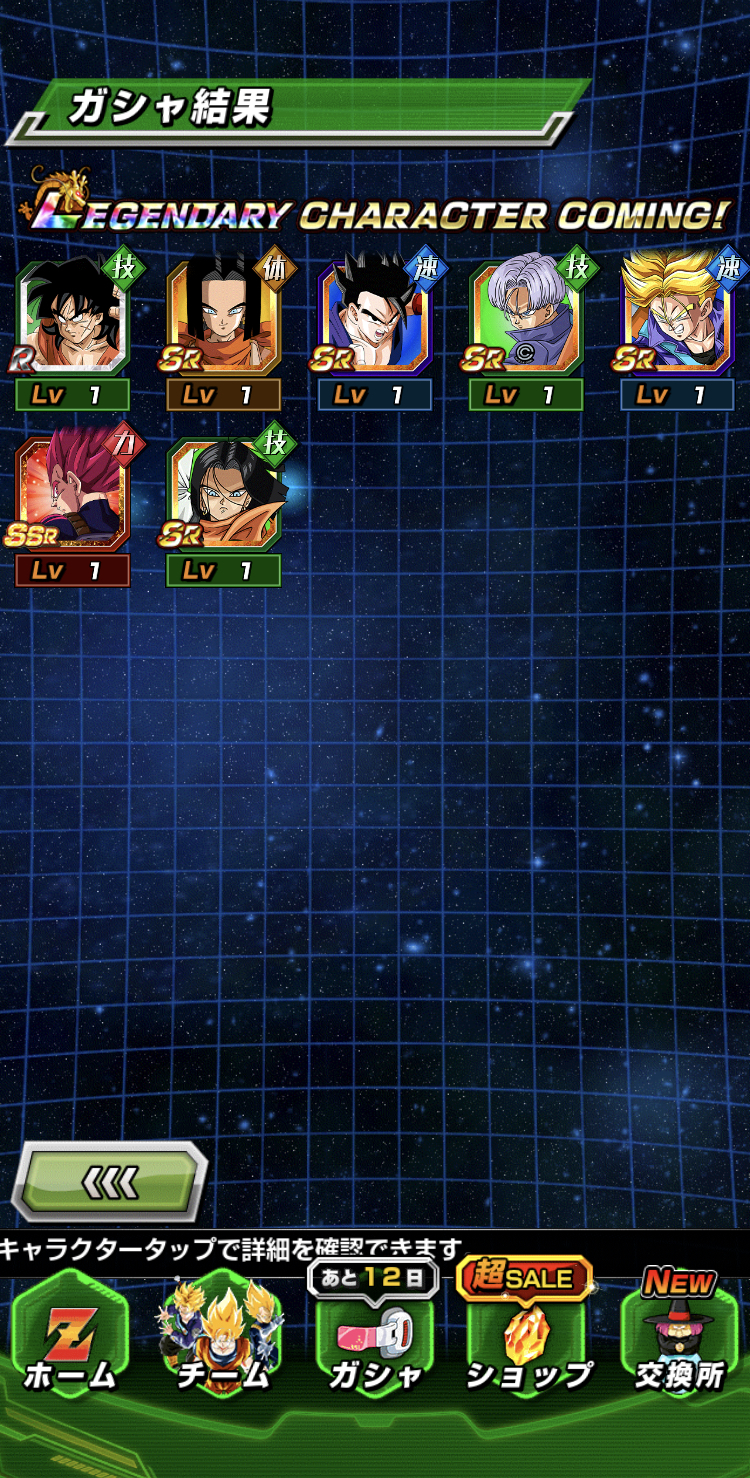Open the red-haired SSR character card

[72, 494]
